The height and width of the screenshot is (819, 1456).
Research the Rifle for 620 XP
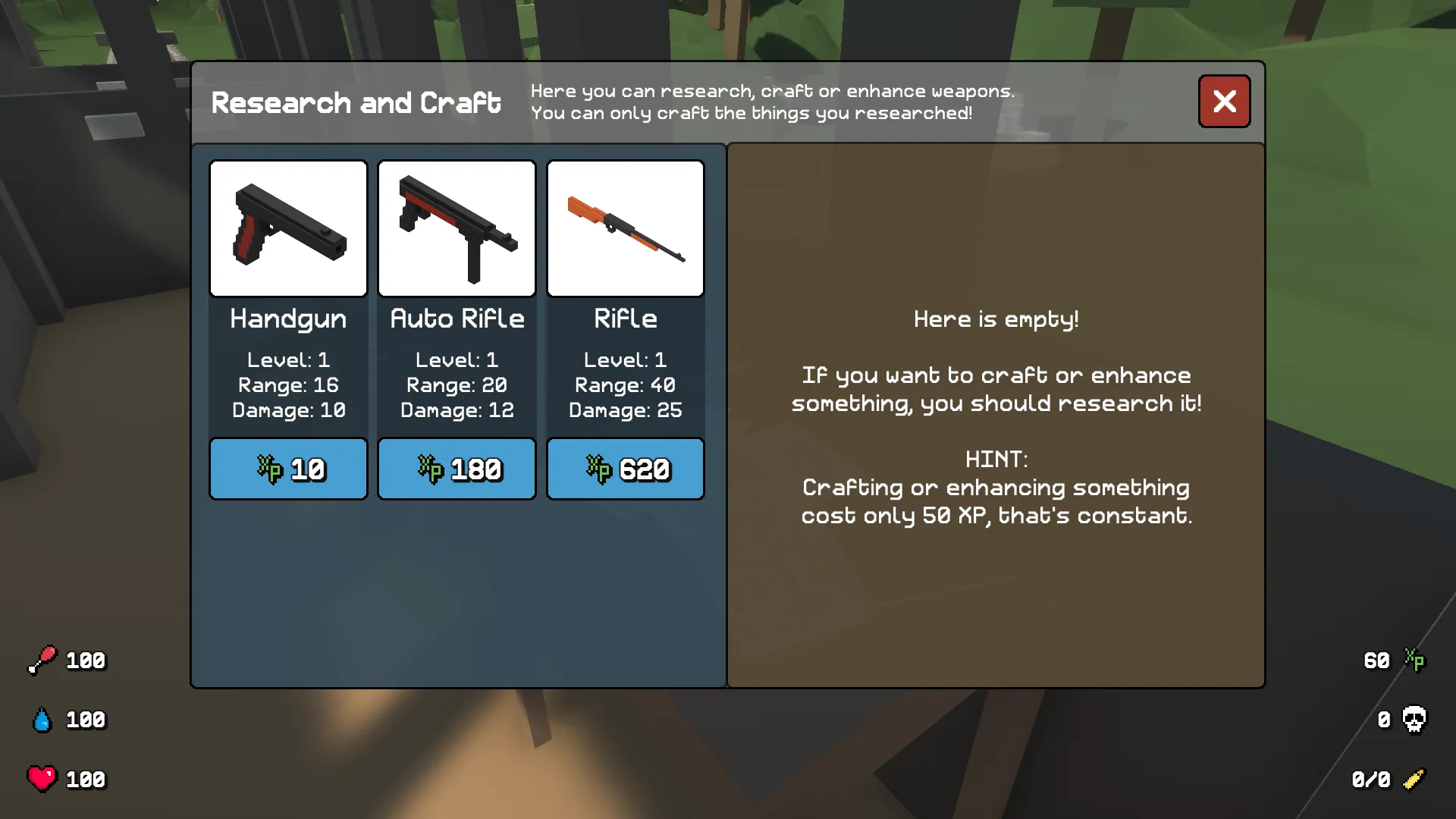click(x=625, y=469)
